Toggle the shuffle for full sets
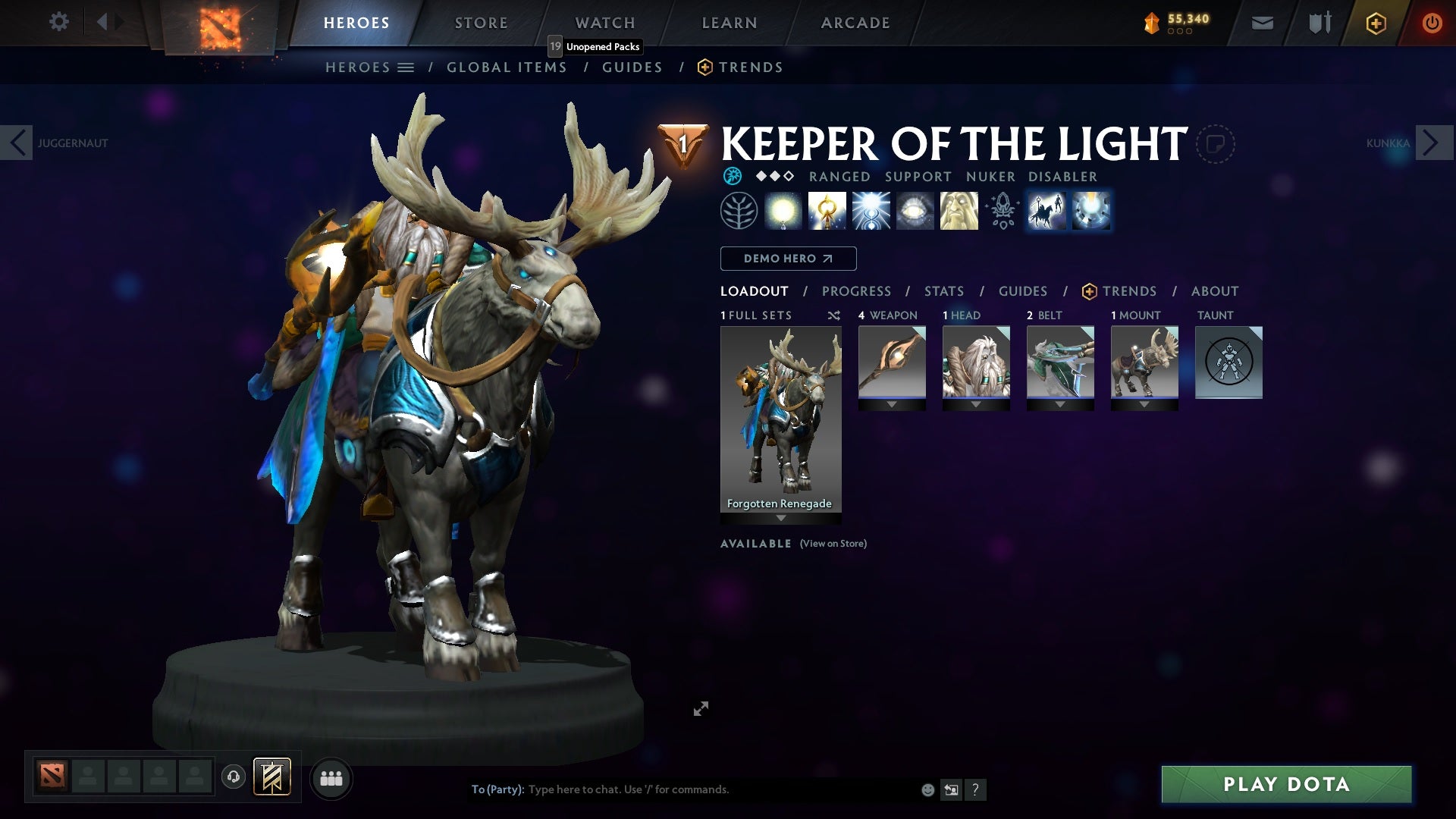 pos(833,315)
